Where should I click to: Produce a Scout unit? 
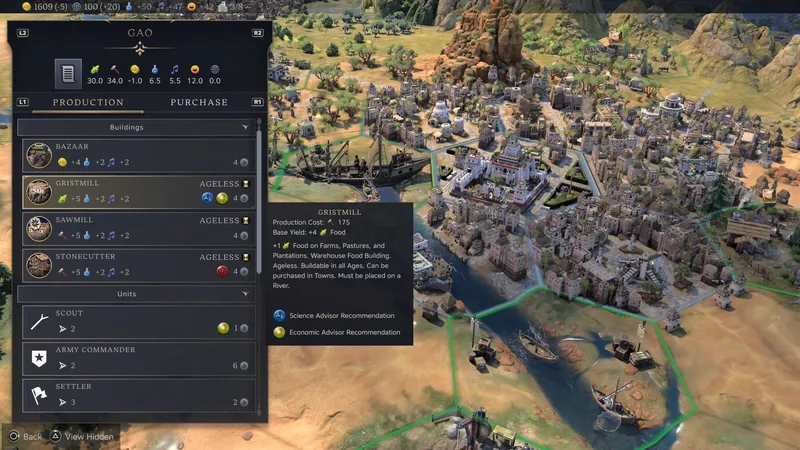137,320
